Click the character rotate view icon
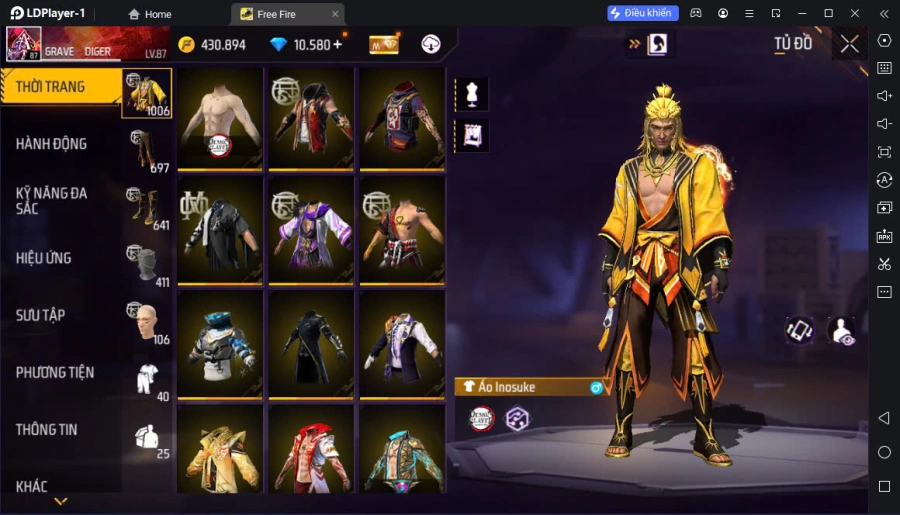The width and height of the screenshot is (900, 515). pyautogui.click(x=799, y=331)
